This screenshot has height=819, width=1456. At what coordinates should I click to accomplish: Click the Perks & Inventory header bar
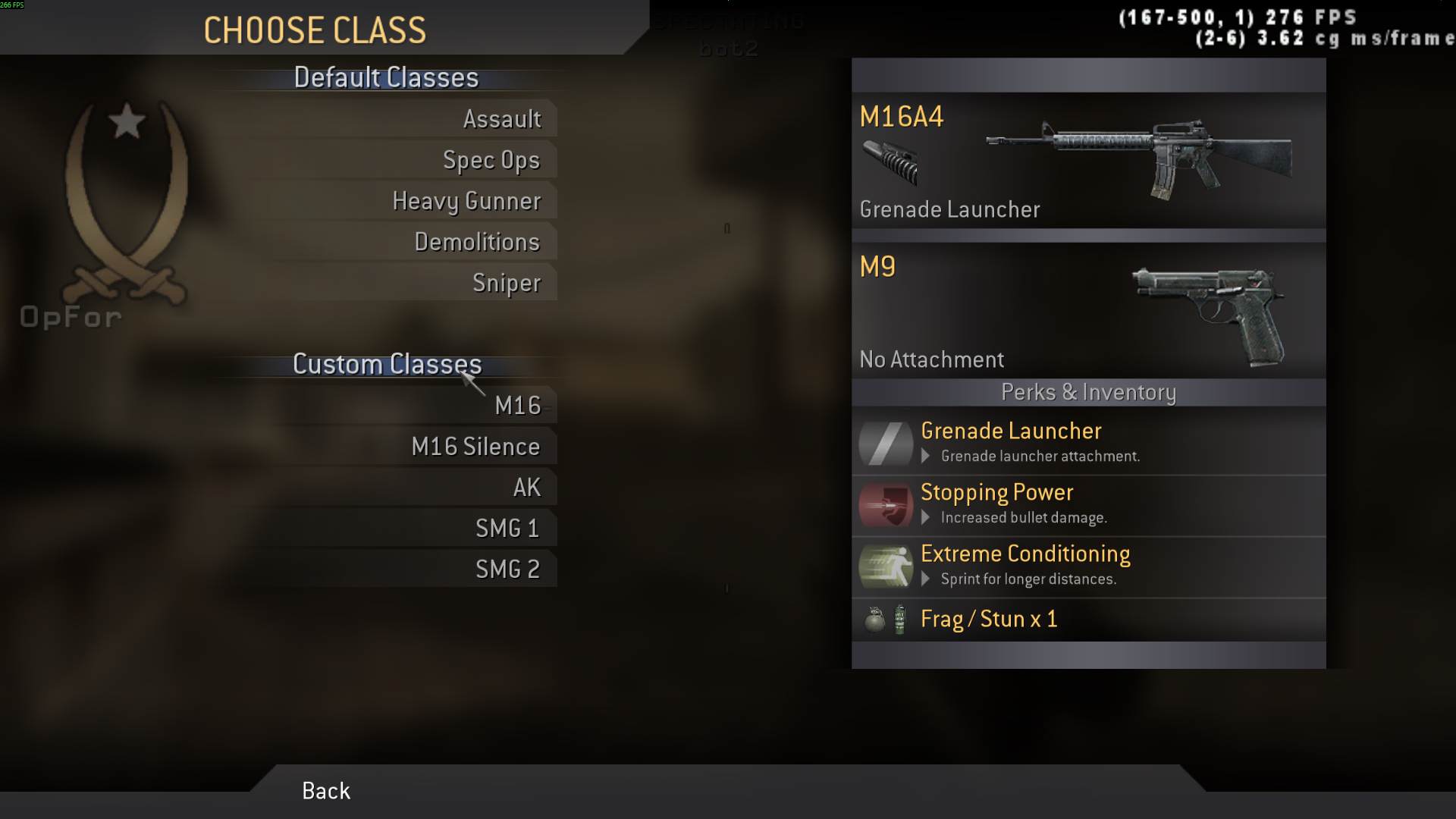click(1088, 393)
